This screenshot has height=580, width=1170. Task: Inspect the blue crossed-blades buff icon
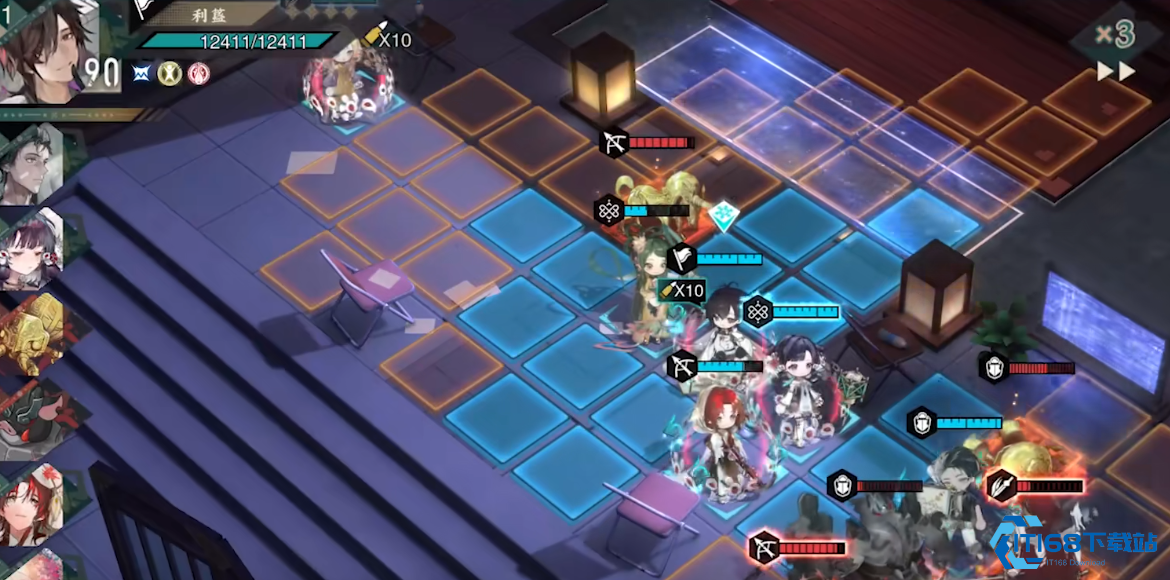point(145,73)
